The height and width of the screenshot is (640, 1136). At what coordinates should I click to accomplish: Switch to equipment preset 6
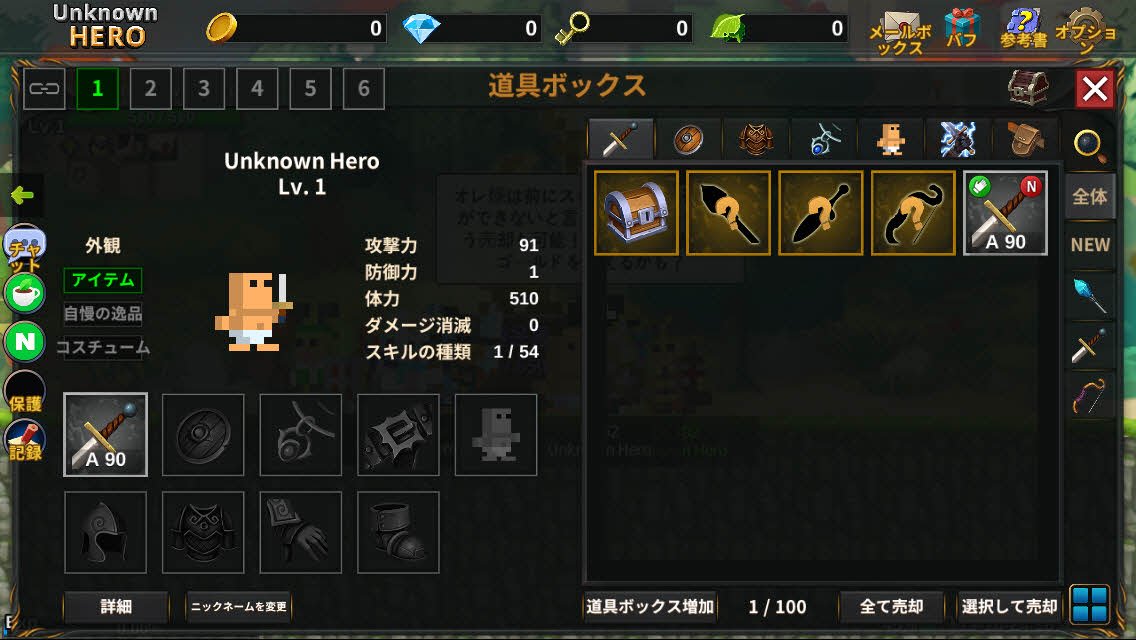[x=363, y=89]
